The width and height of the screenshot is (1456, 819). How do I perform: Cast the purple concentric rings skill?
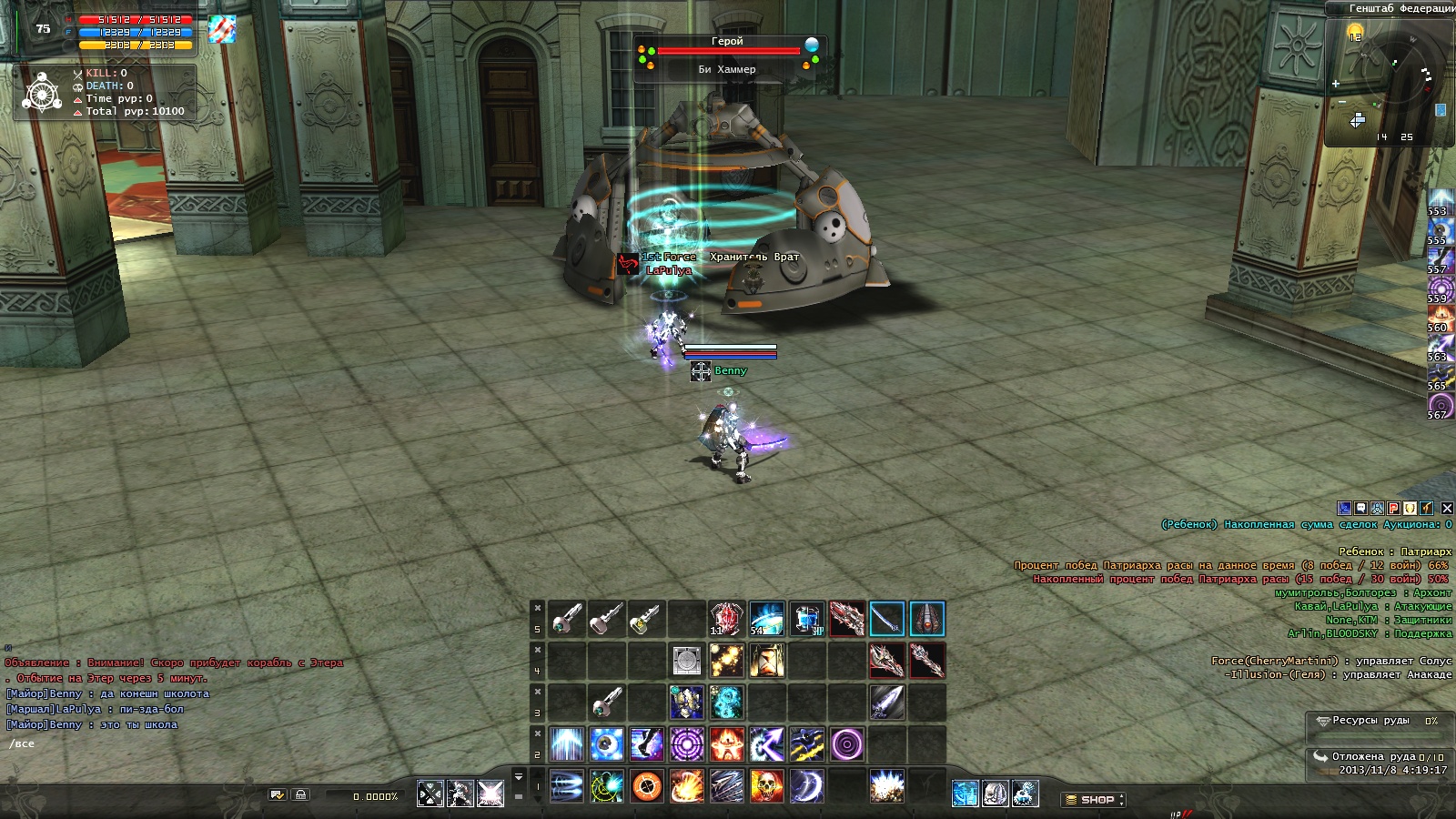coord(686,744)
